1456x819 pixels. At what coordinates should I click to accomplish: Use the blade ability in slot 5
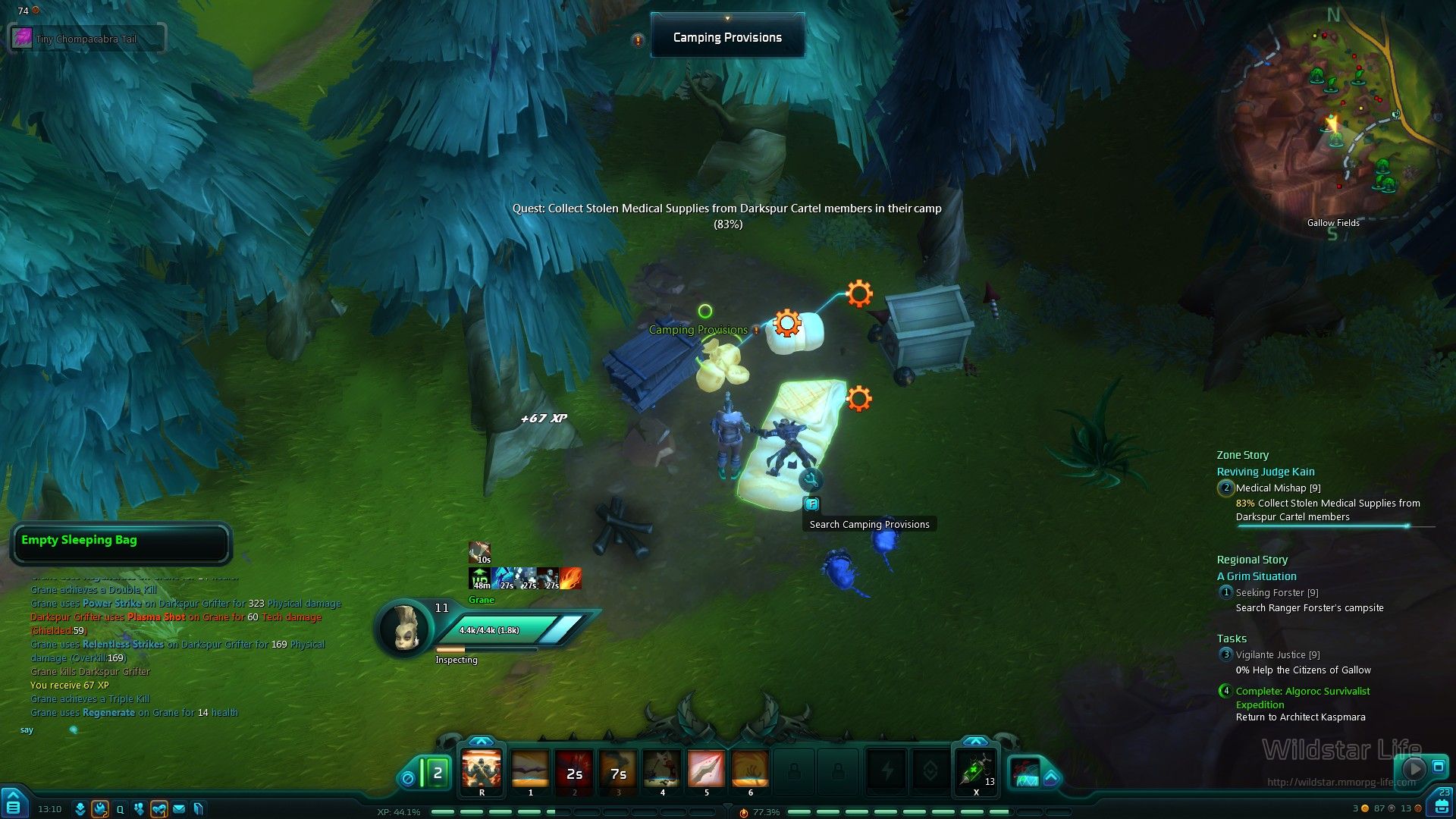[706, 769]
